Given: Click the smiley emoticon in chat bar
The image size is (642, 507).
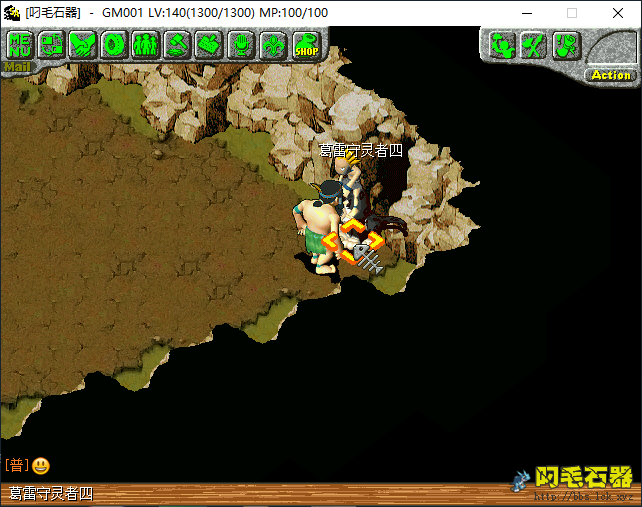Looking at the screenshot, I should point(41,465).
